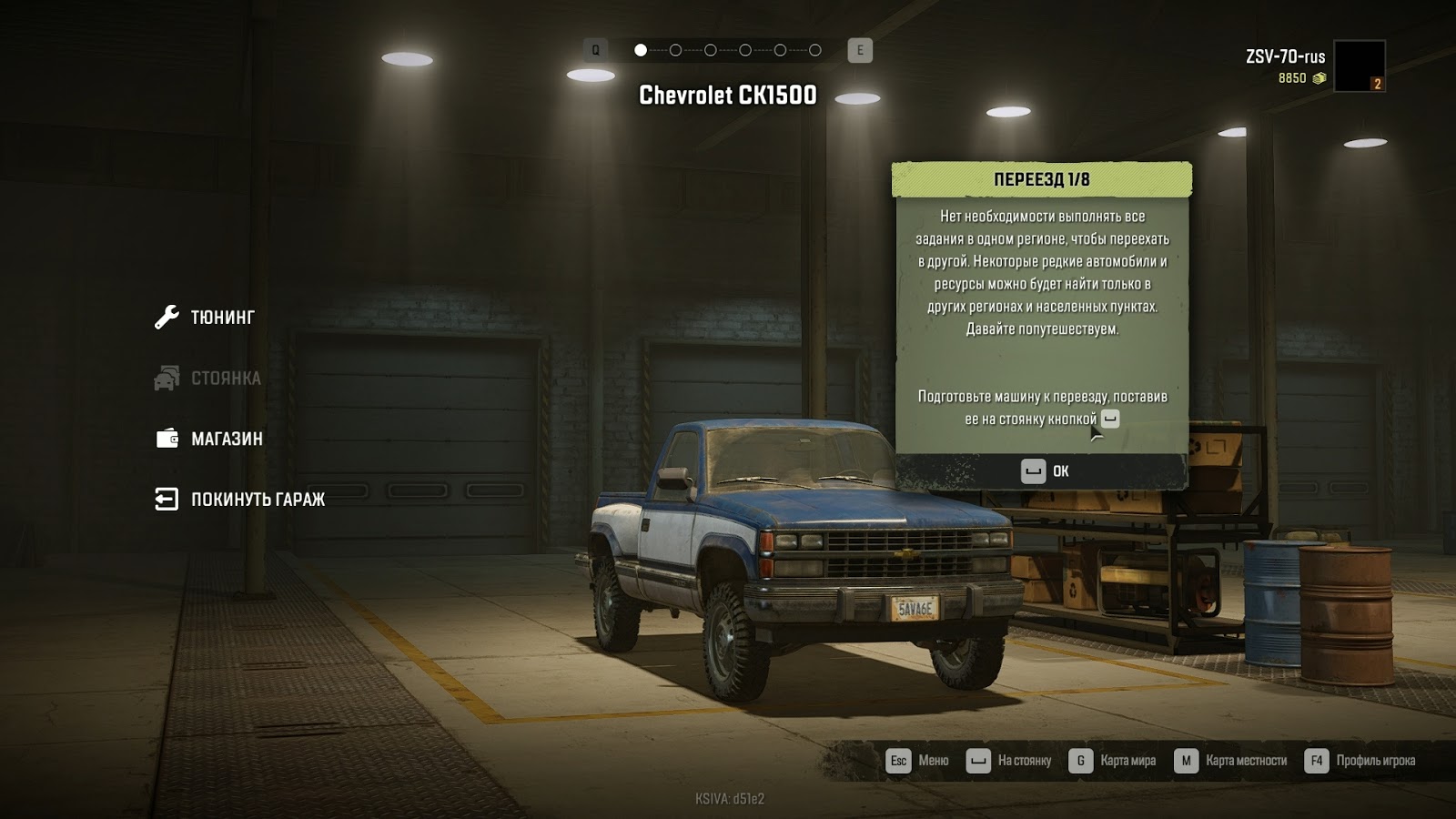The height and width of the screenshot is (819, 1456).
Task: Show Профиль игрока player profile
Action: coord(1360,761)
